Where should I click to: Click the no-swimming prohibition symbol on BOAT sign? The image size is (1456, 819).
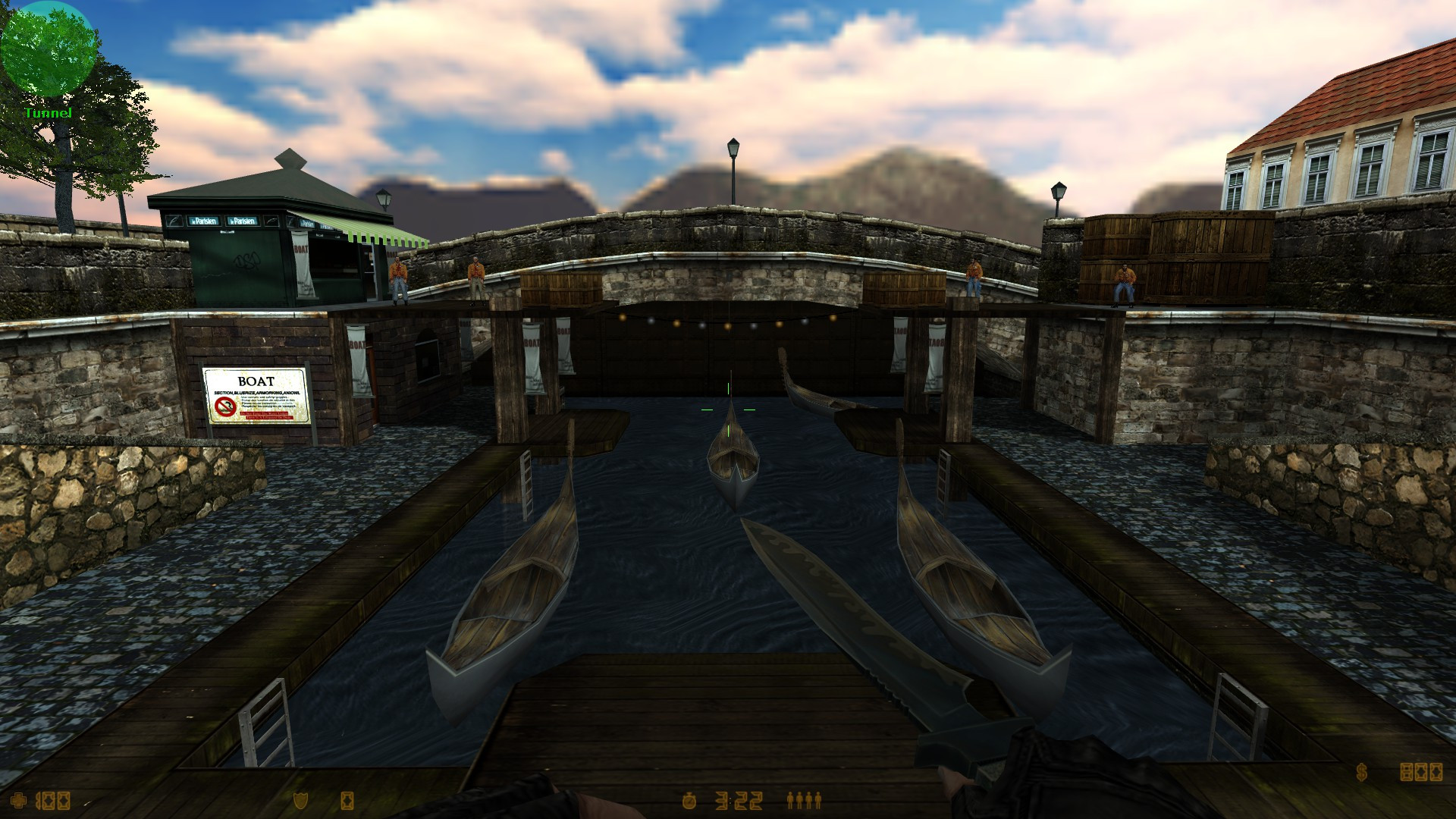225,406
